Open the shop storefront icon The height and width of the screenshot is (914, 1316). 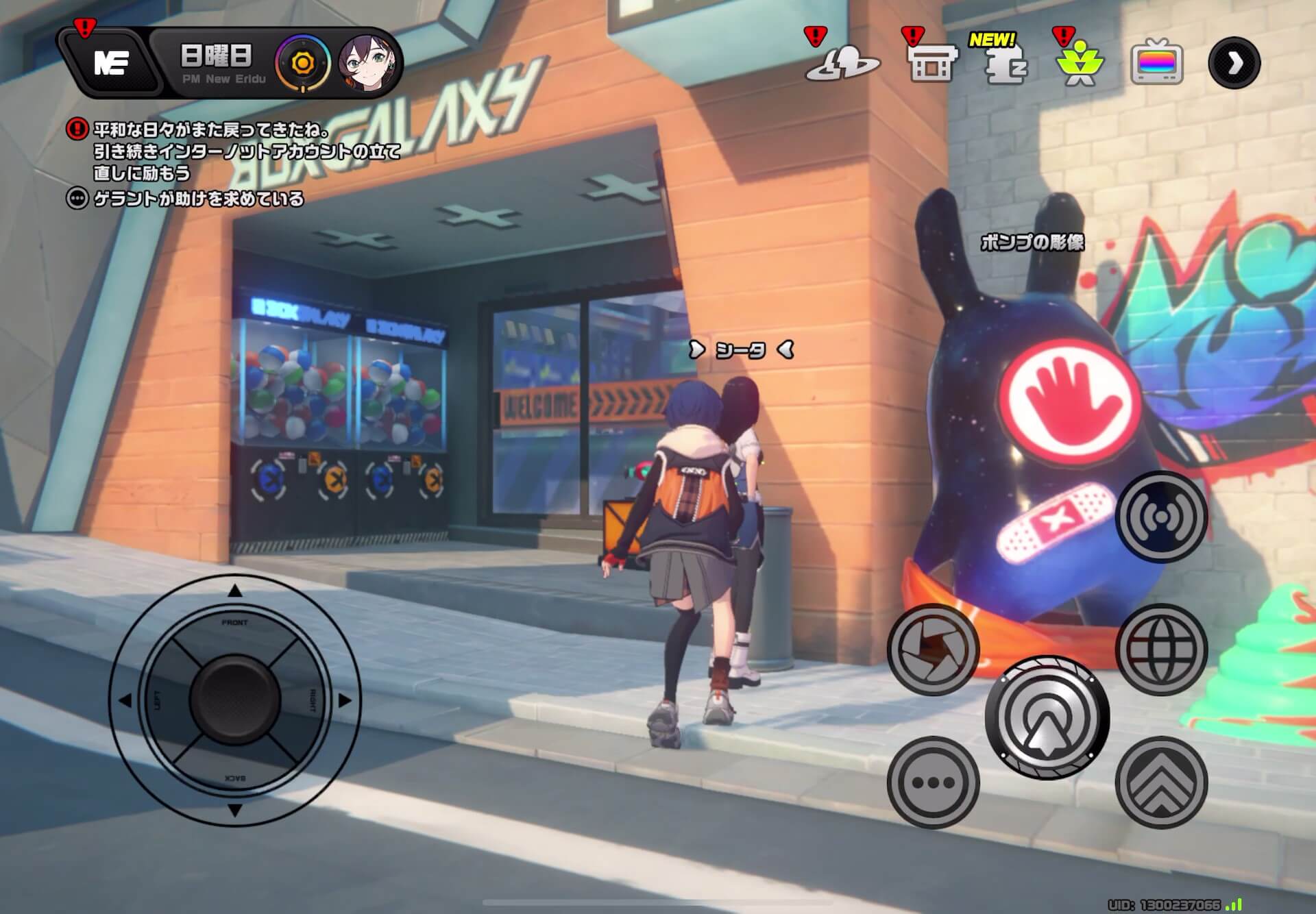click(x=931, y=65)
